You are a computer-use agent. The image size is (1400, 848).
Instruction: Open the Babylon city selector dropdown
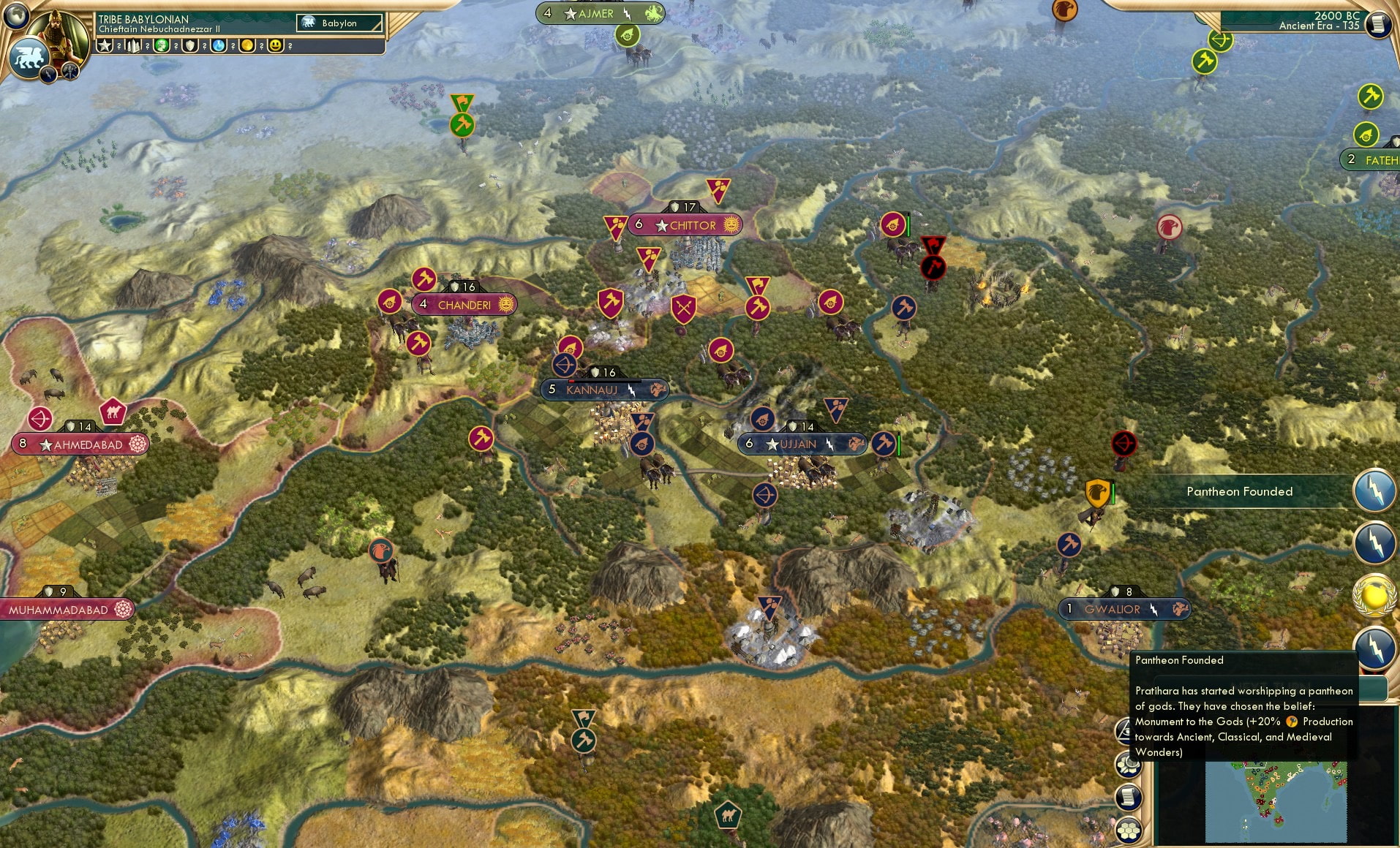(x=338, y=23)
